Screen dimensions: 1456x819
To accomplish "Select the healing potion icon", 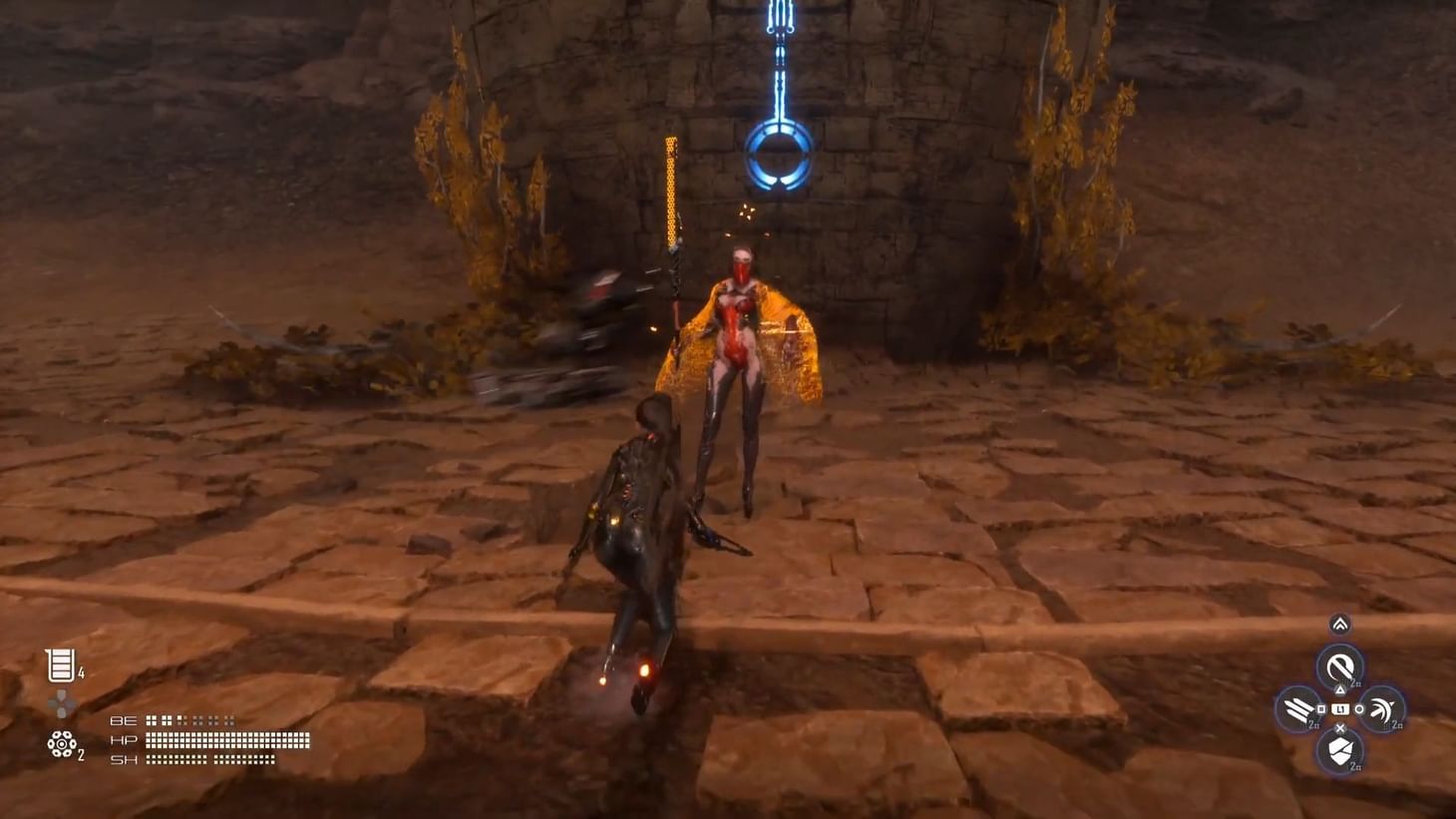I will point(62,664).
